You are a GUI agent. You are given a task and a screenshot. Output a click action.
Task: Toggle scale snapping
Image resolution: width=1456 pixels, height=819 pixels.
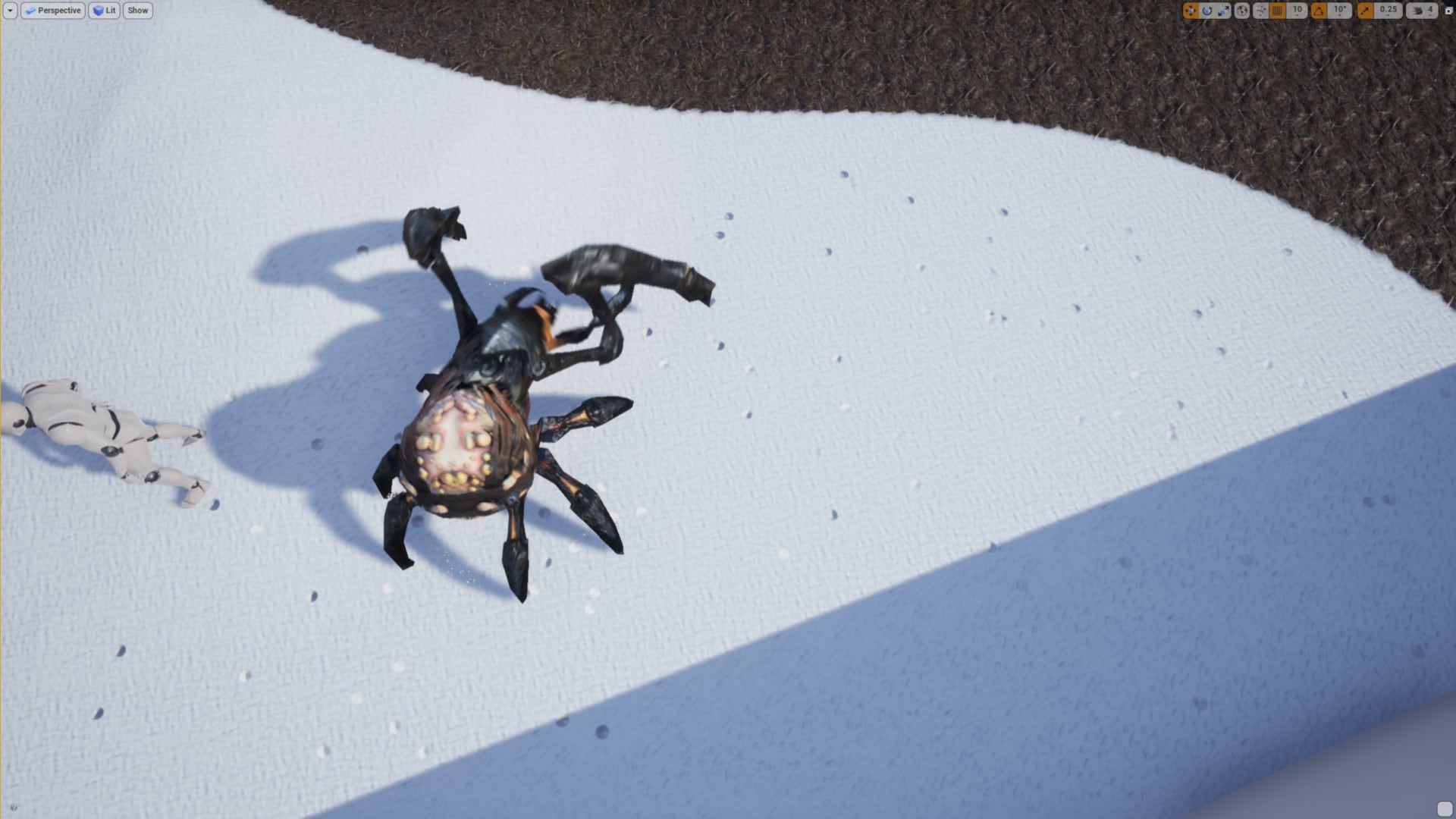(1367, 11)
